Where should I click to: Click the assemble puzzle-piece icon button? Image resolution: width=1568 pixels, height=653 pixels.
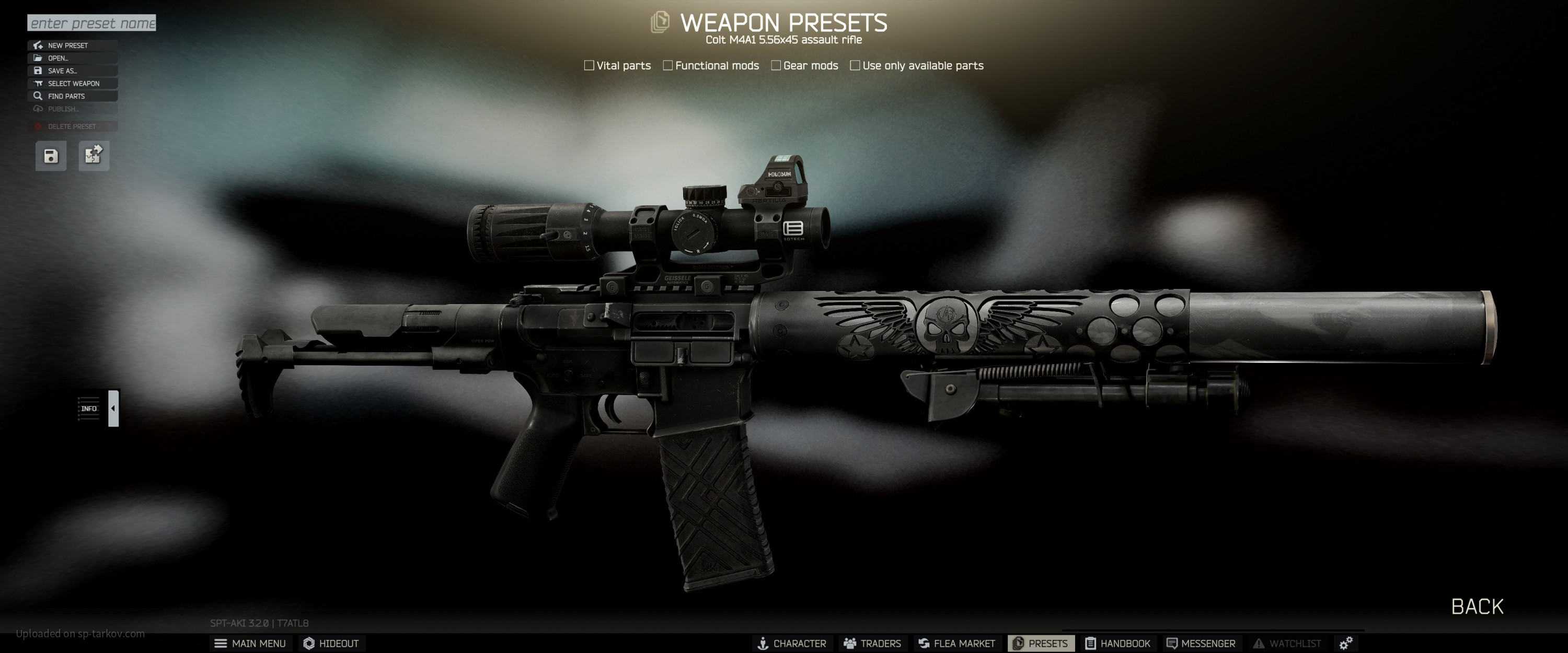(94, 156)
